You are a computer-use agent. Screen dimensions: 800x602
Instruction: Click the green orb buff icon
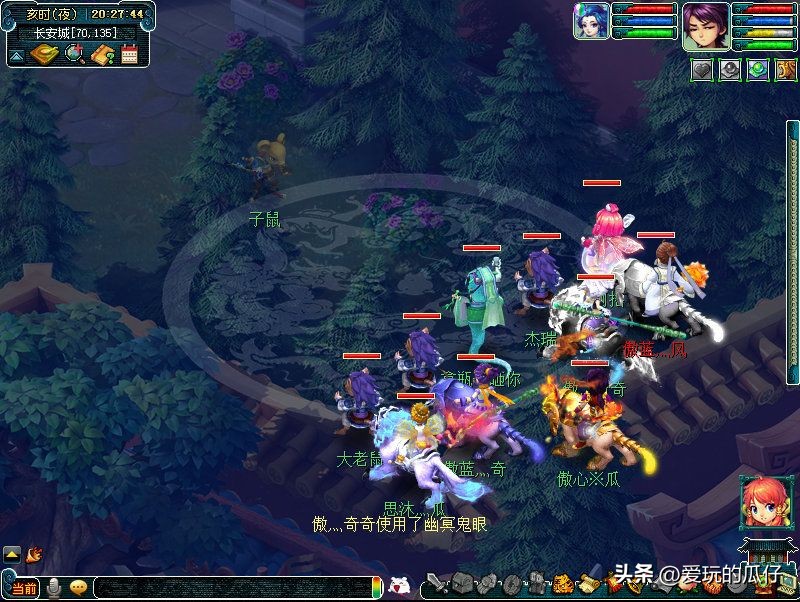tap(757, 70)
